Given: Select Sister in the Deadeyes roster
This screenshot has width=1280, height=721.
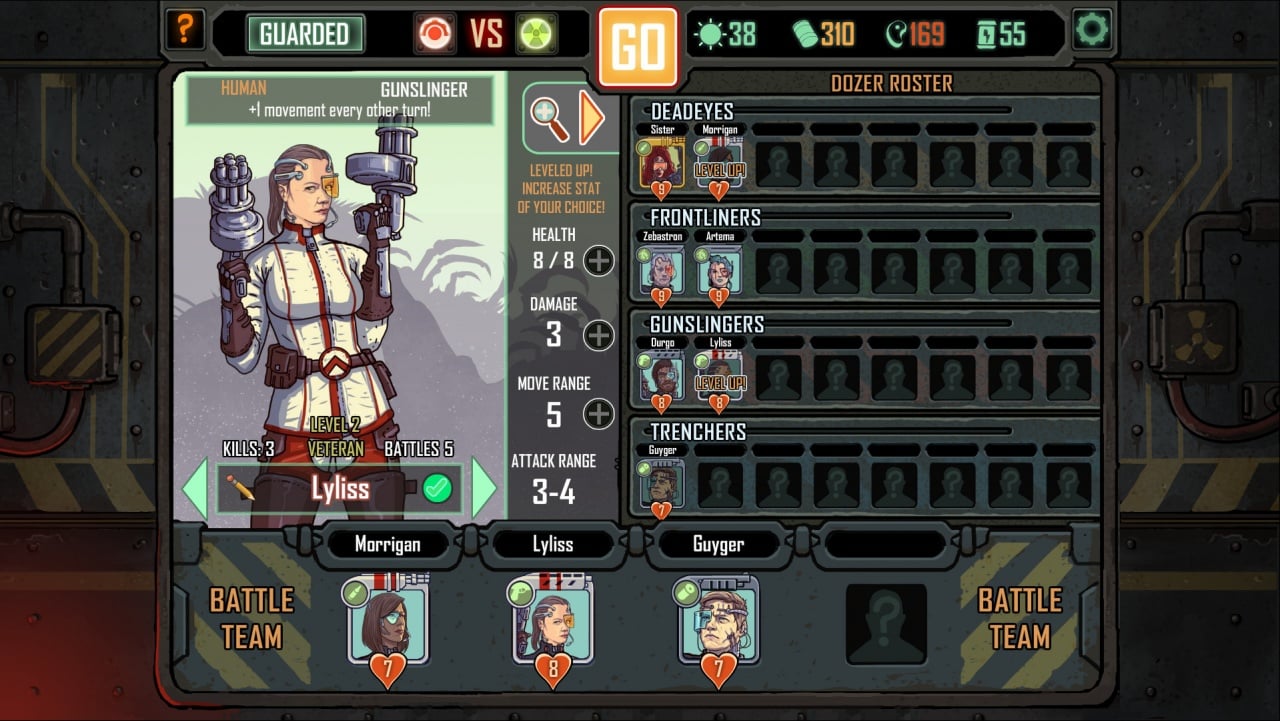Looking at the screenshot, I should pyautogui.click(x=662, y=163).
